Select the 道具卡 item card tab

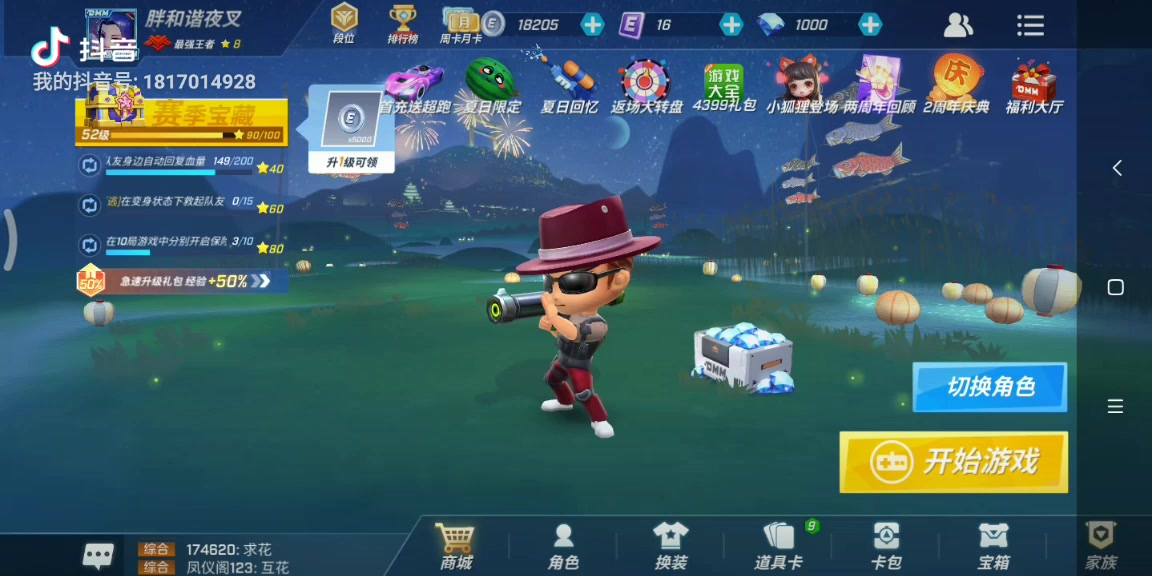[x=779, y=546]
